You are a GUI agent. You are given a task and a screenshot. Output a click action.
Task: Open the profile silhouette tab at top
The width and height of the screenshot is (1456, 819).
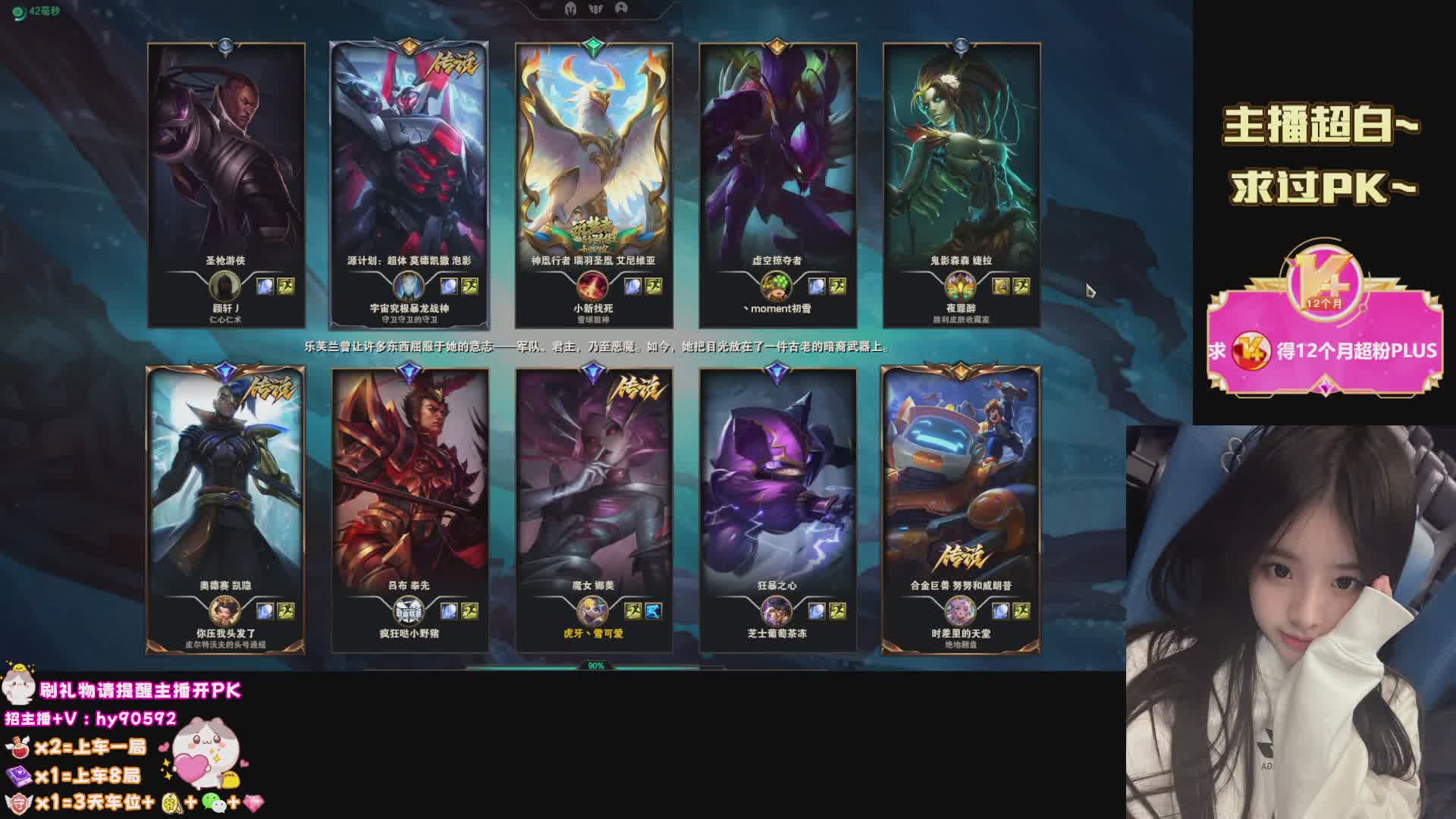pos(621,8)
